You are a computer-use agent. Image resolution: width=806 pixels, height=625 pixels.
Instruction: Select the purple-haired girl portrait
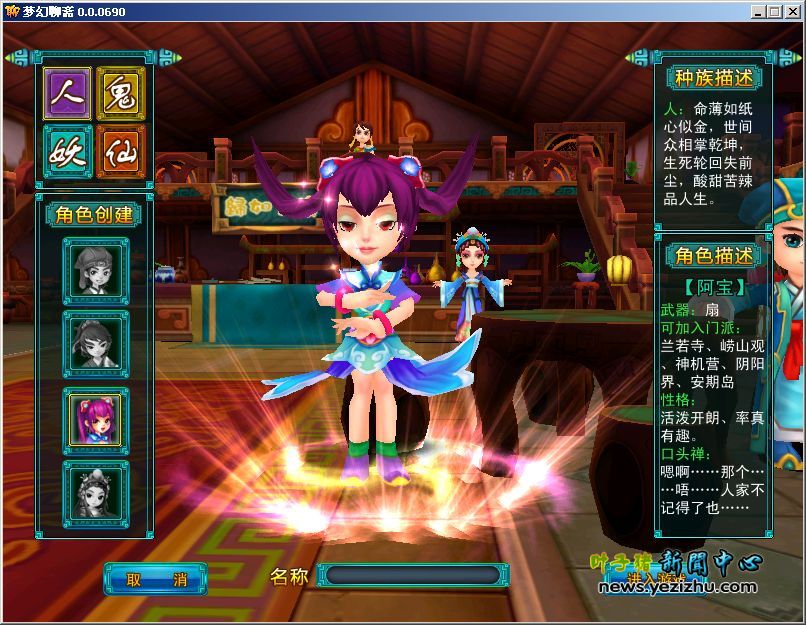point(96,417)
